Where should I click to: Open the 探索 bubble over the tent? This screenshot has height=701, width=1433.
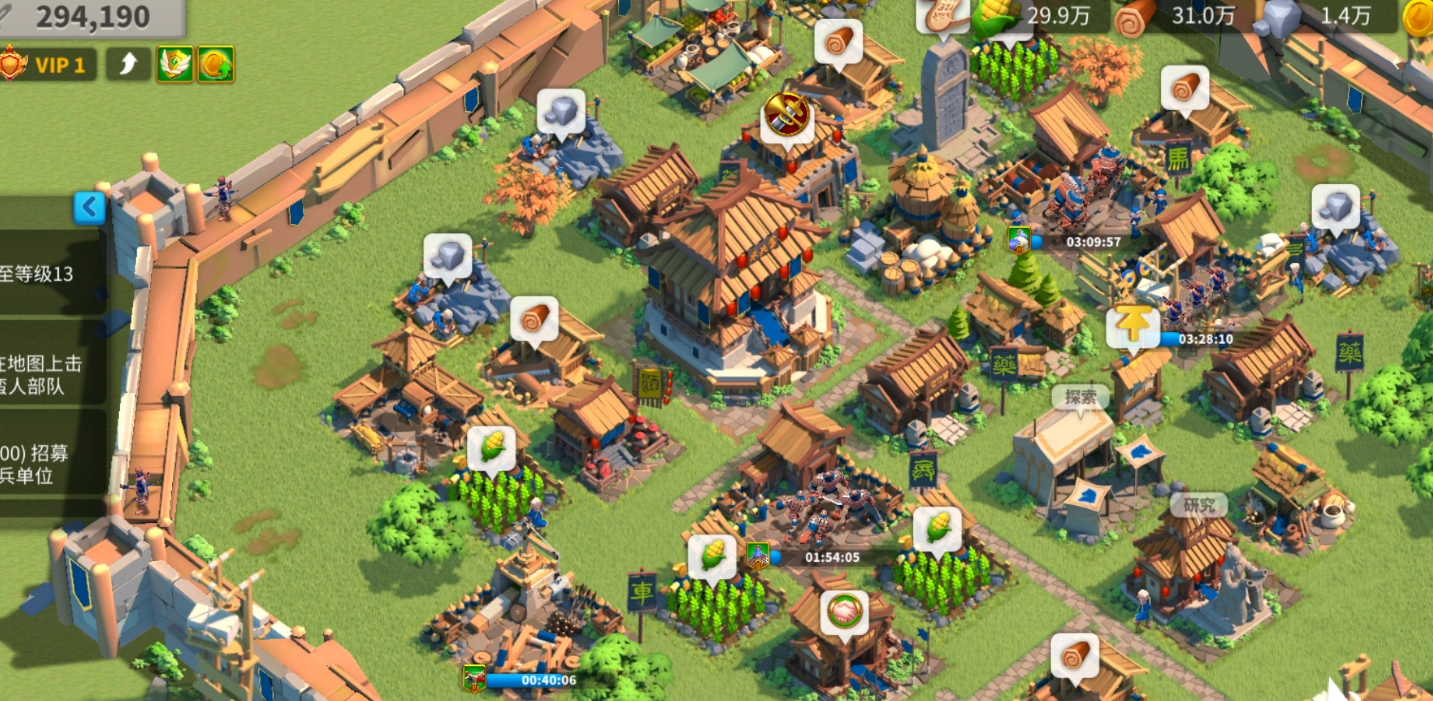1081,397
